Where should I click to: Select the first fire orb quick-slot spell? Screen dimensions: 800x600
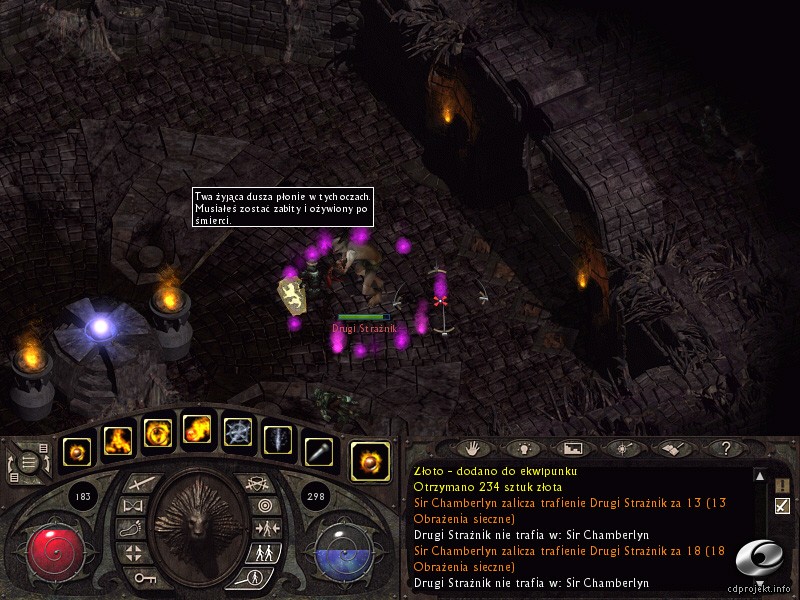(78, 452)
